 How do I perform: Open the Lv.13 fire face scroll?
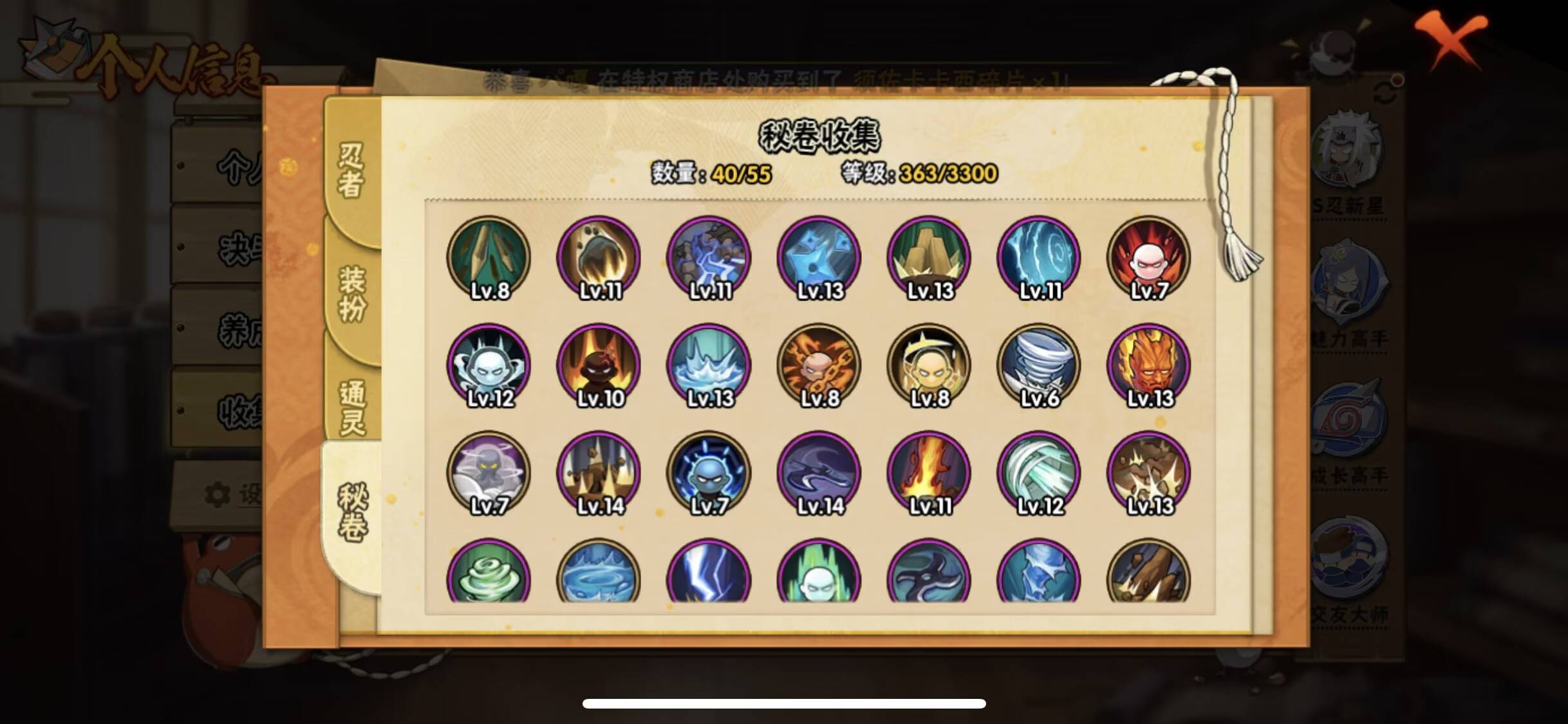pyautogui.click(x=1149, y=364)
